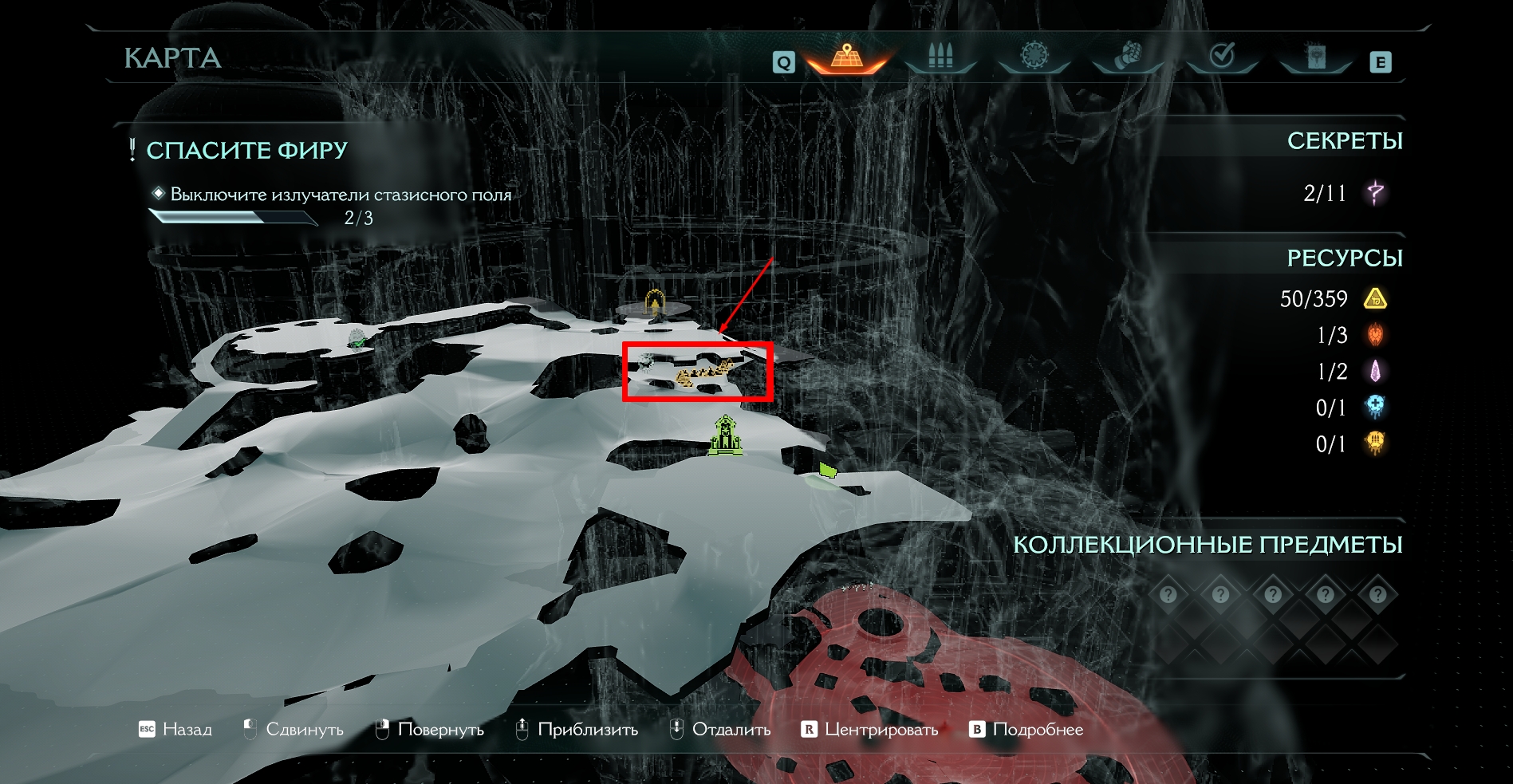Go back with the Назад button
1513x784 pixels.
[x=176, y=729]
